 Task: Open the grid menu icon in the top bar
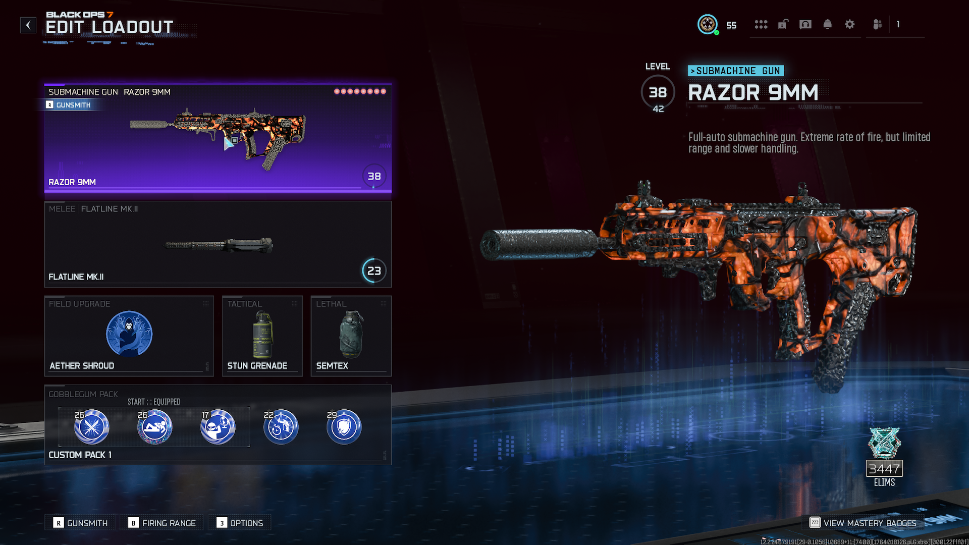[x=761, y=25]
